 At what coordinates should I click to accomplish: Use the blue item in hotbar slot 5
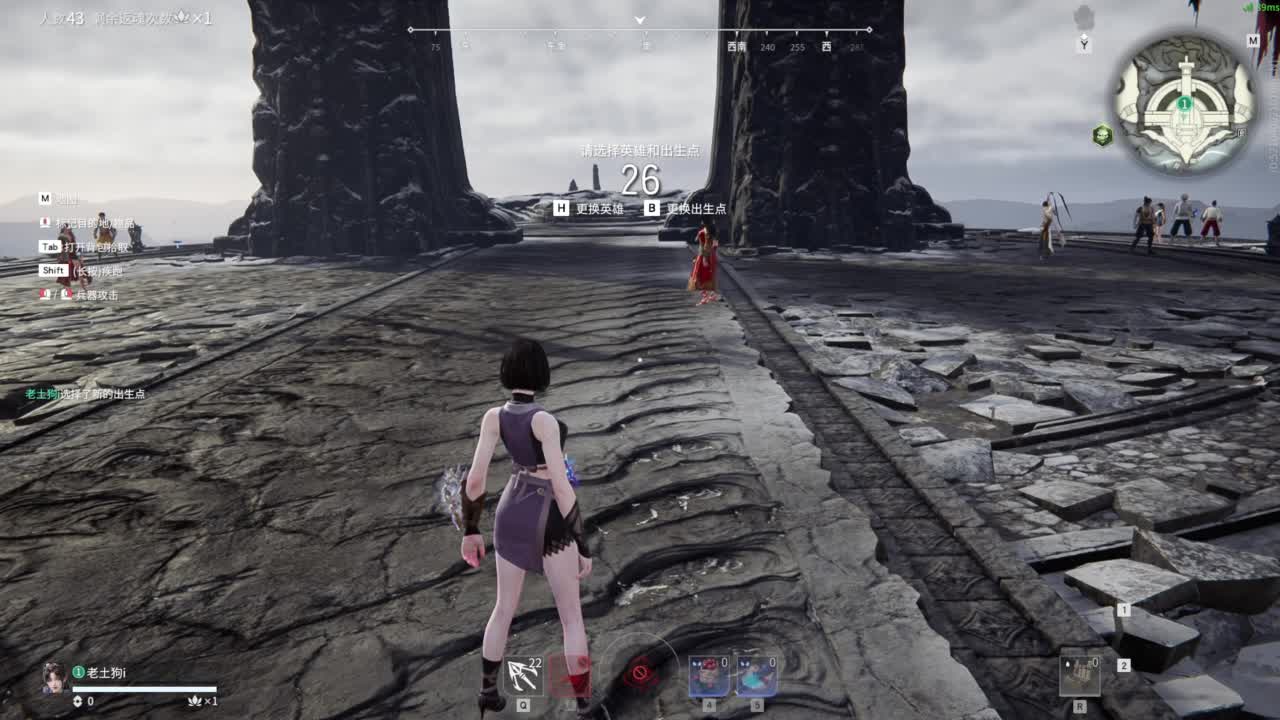(x=756, y=677)
